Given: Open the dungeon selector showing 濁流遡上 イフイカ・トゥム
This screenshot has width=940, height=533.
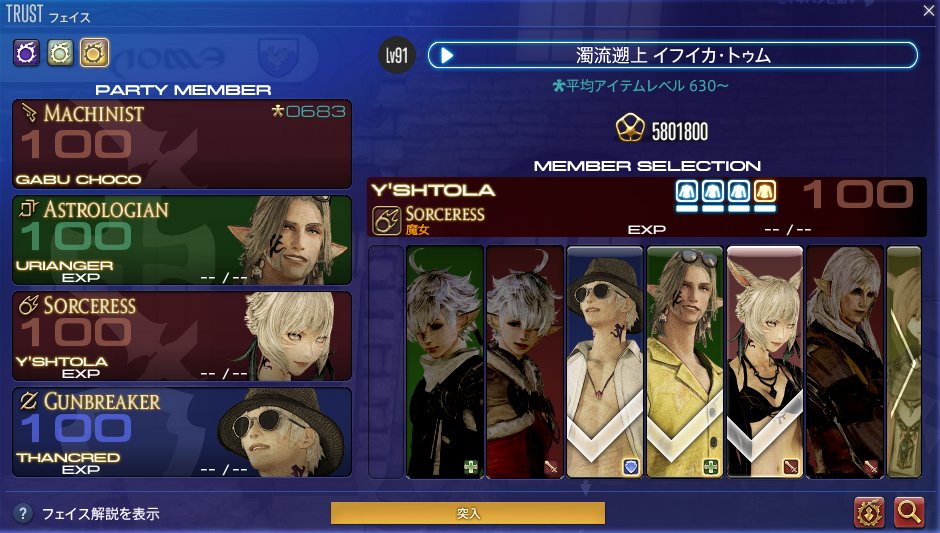Looking at the screenshot, I should click(x=672, y=55).
